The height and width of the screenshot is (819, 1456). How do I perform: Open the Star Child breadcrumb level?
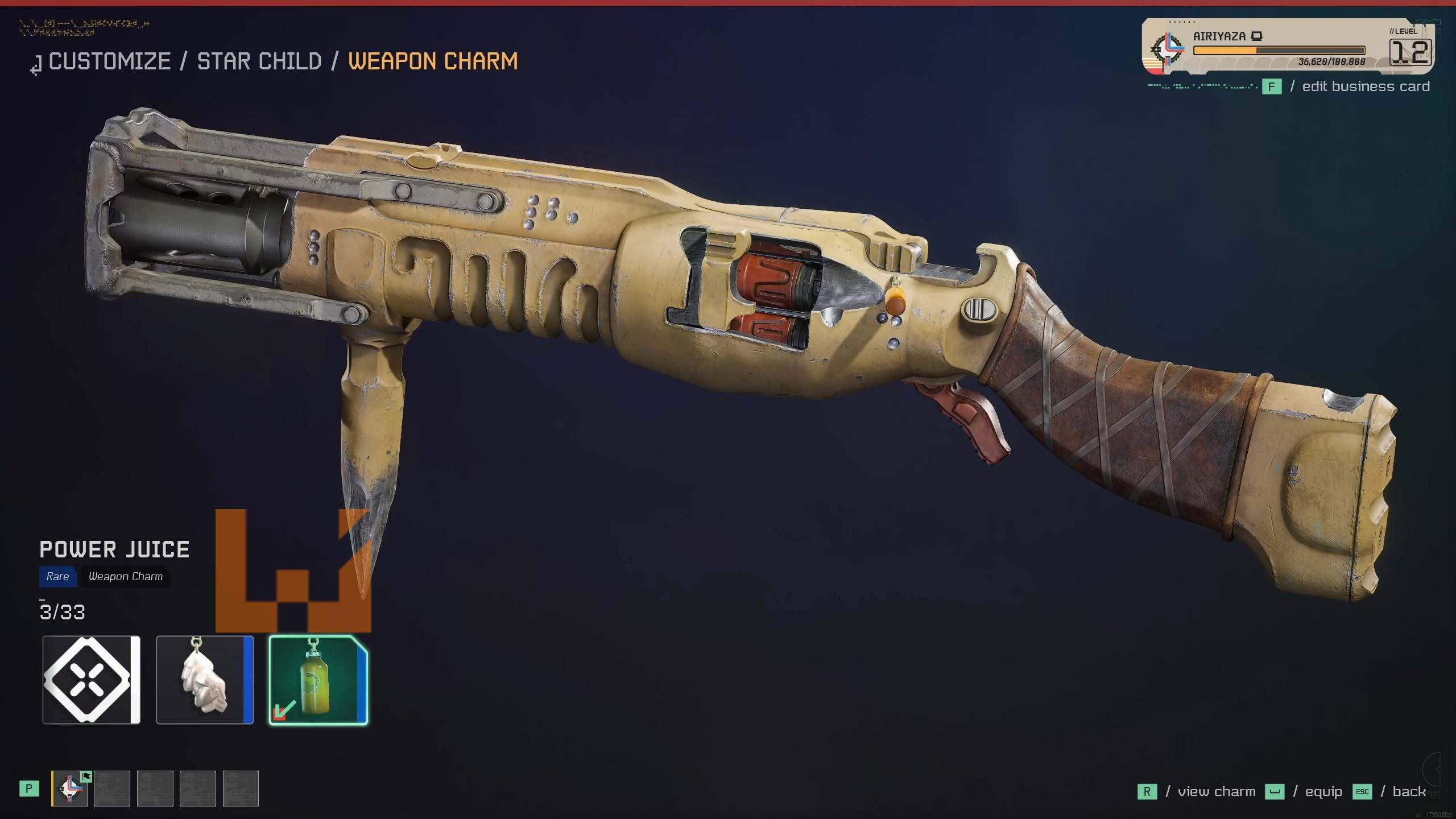pos(259,61)
